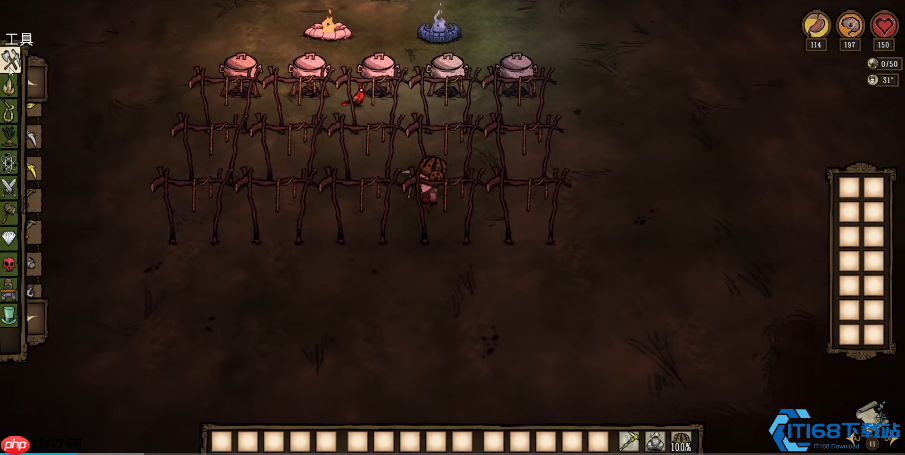
Task: Show the Refine gem crafting tab
Action: point(10,238)
